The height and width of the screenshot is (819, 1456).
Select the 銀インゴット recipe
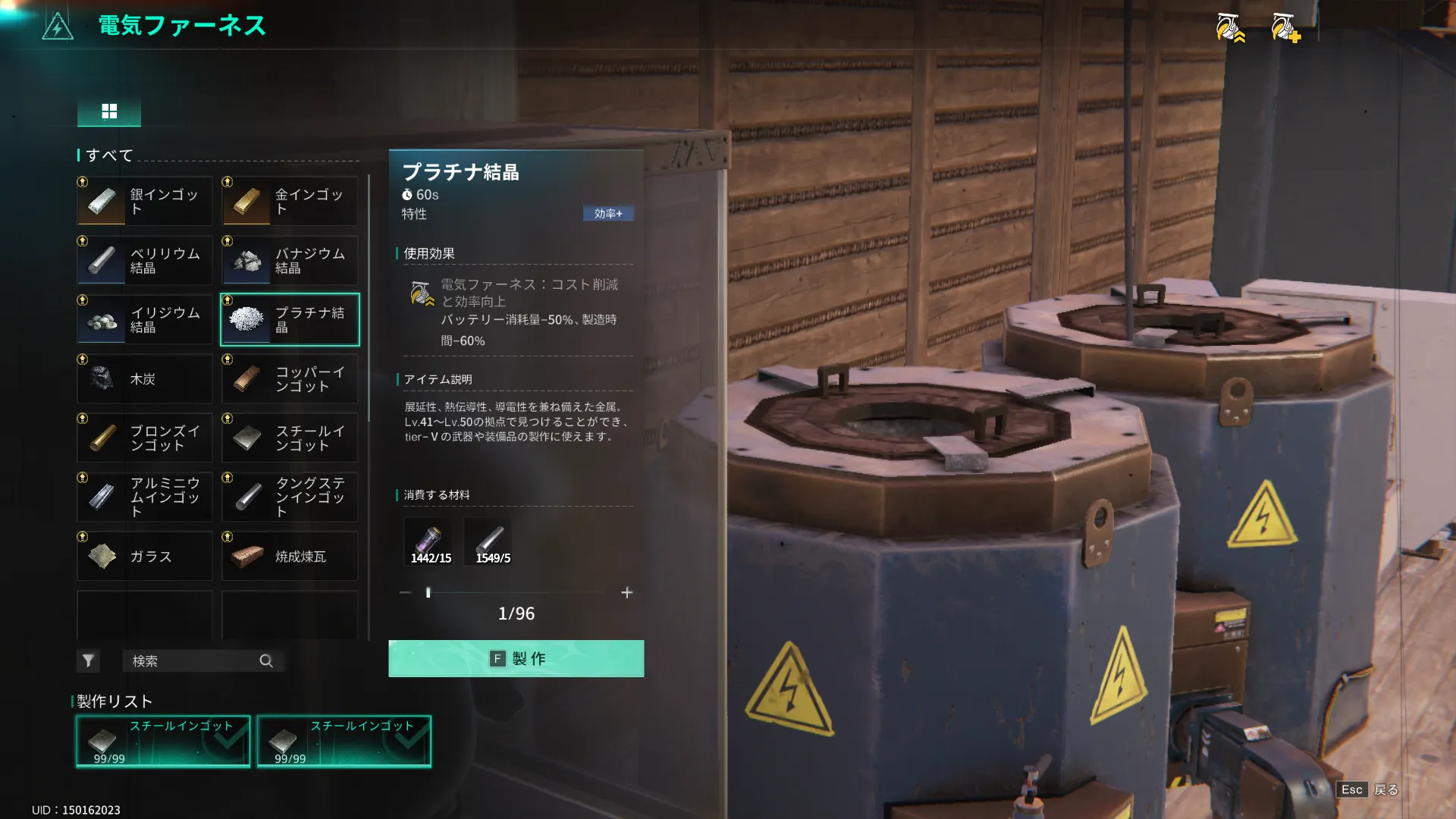(145, 202)
